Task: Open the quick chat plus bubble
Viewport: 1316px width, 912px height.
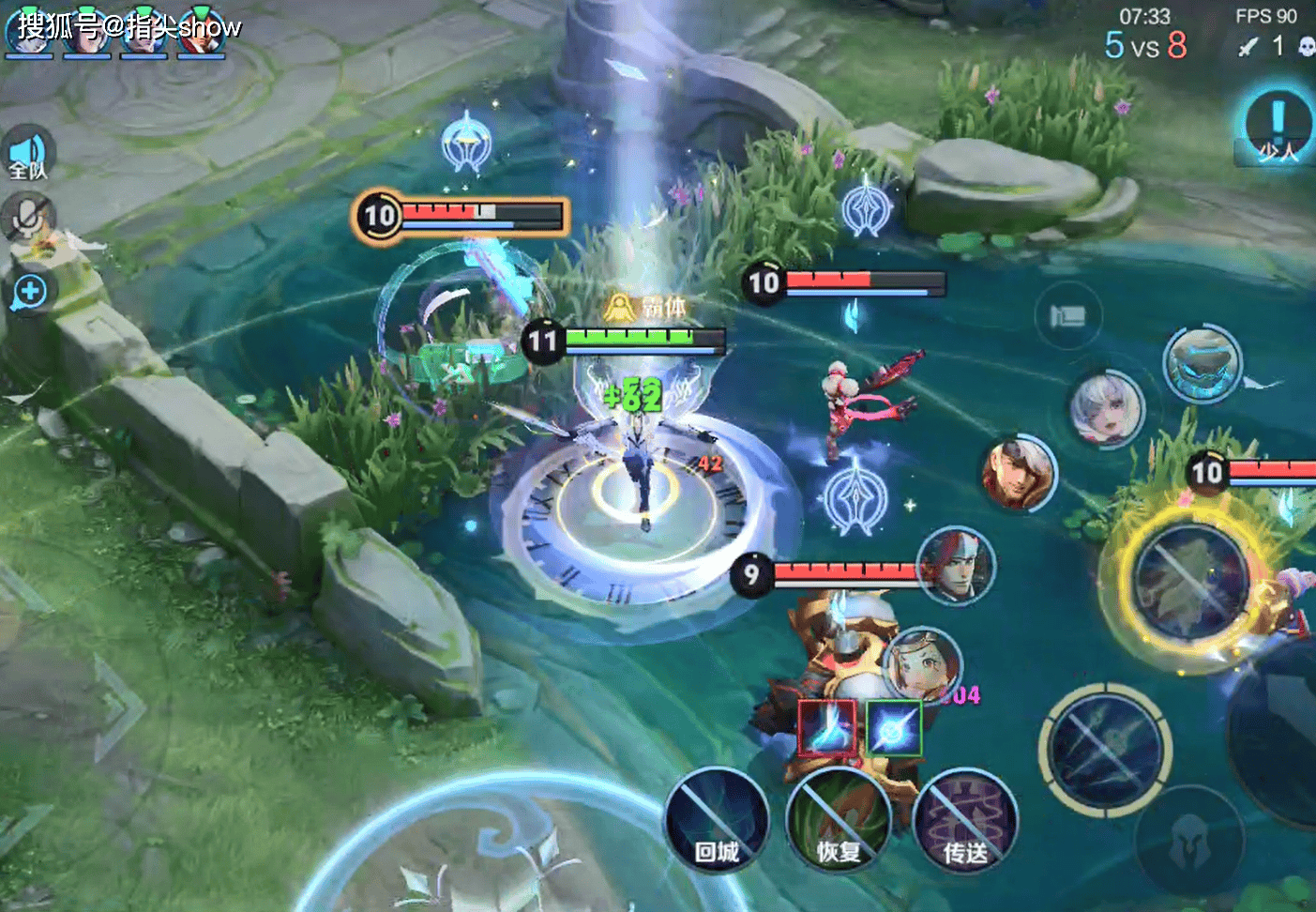Action: (29, 292)
